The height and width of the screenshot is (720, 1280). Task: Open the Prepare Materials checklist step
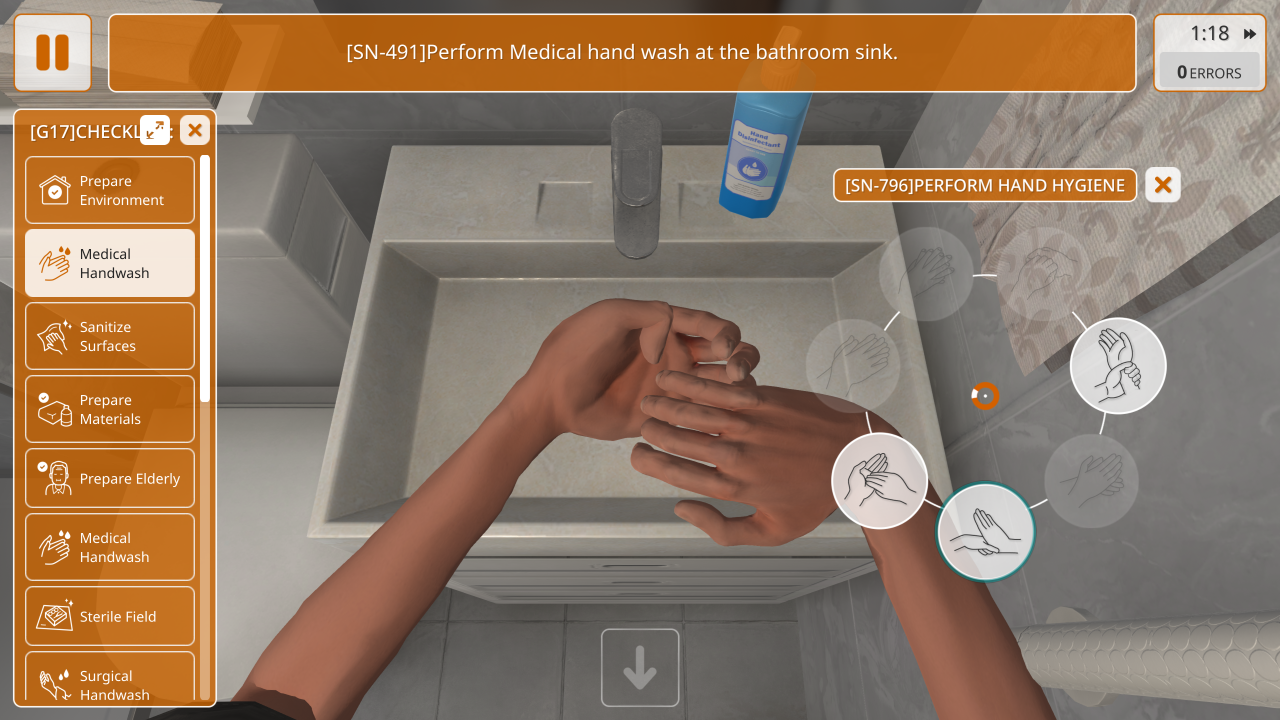tap(110, 409)
